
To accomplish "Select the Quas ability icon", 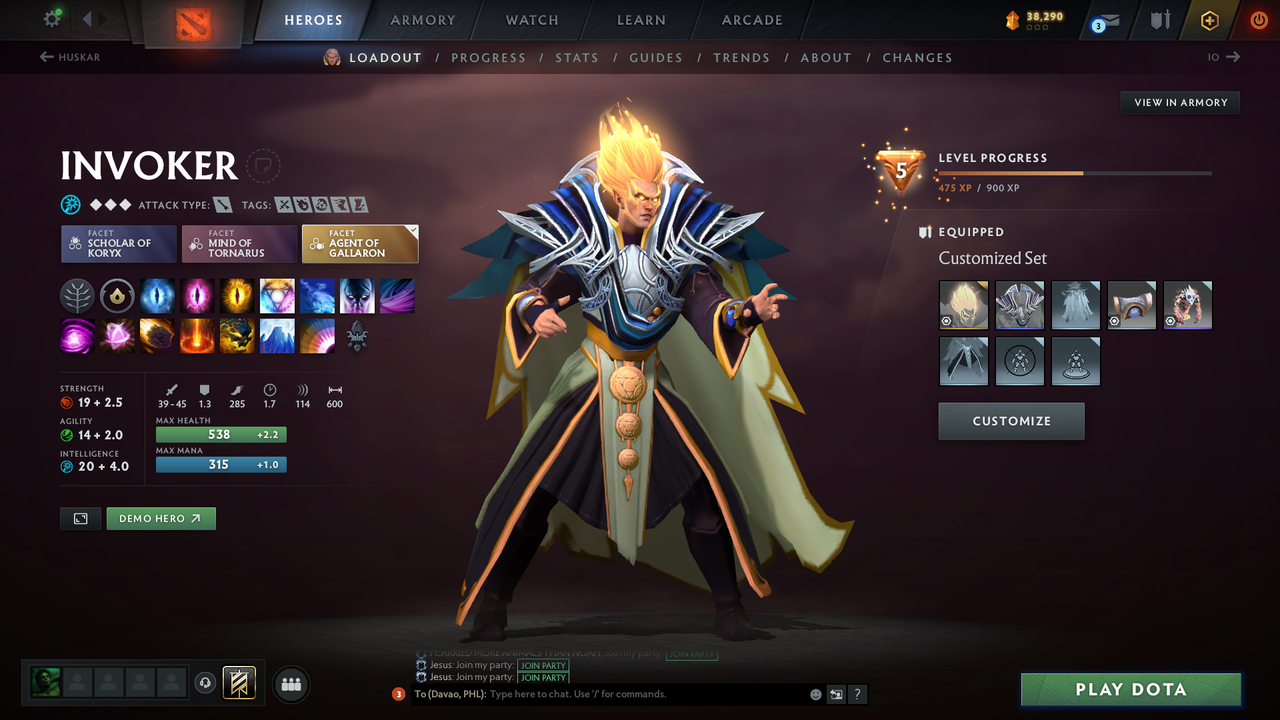I will (x=157, y=294).
